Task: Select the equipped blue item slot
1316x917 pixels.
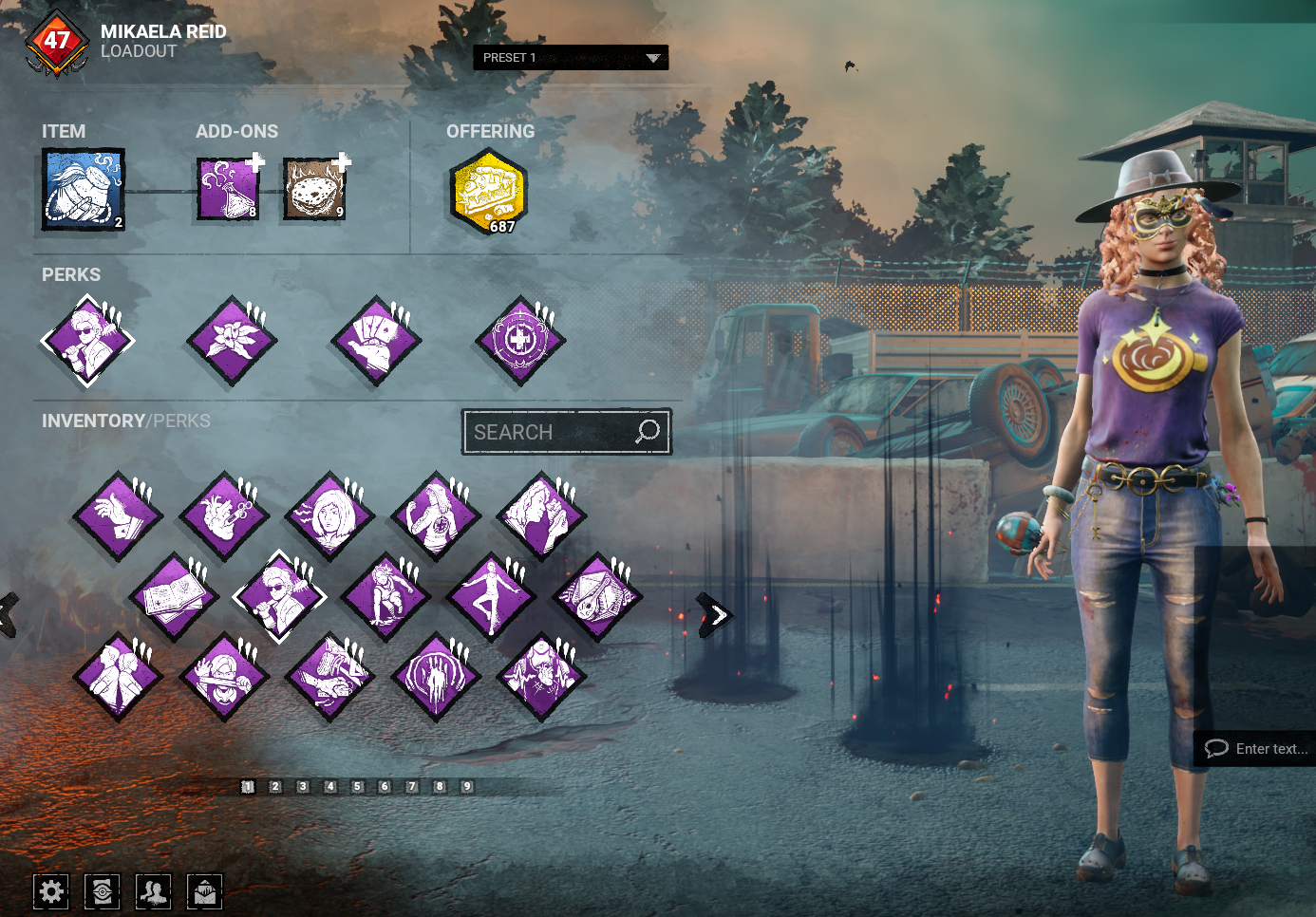Action: coord(83,190)
